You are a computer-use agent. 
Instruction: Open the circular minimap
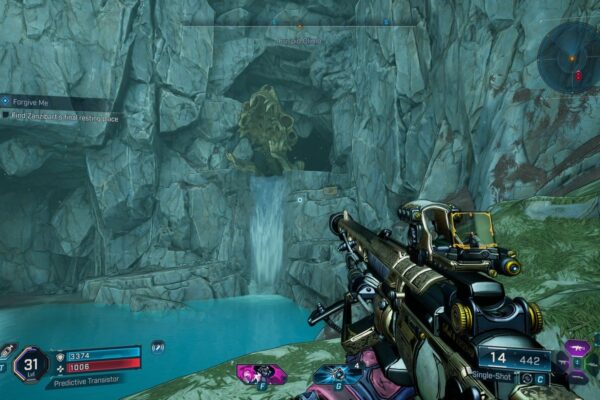(x=568, y=56)
